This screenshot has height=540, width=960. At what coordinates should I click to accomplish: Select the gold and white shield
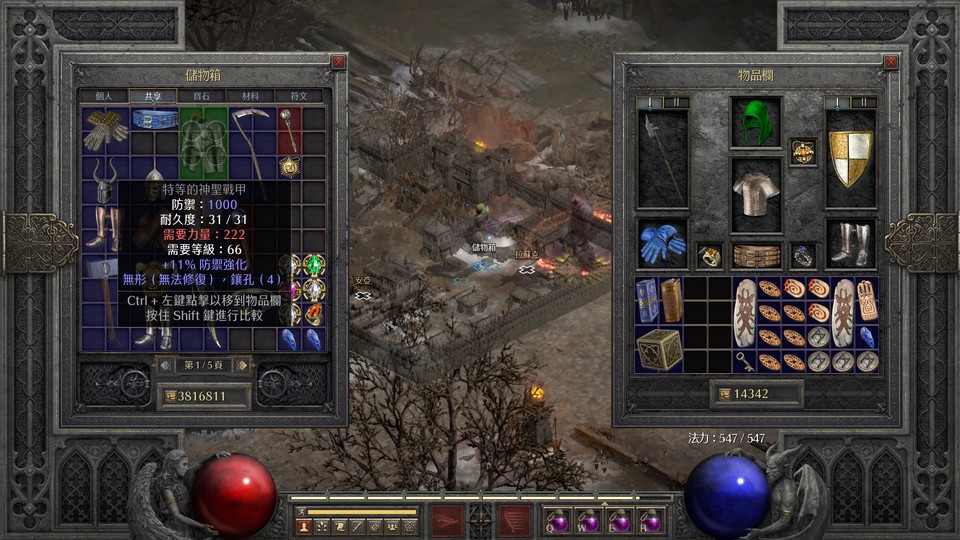[x=850, y=158]
